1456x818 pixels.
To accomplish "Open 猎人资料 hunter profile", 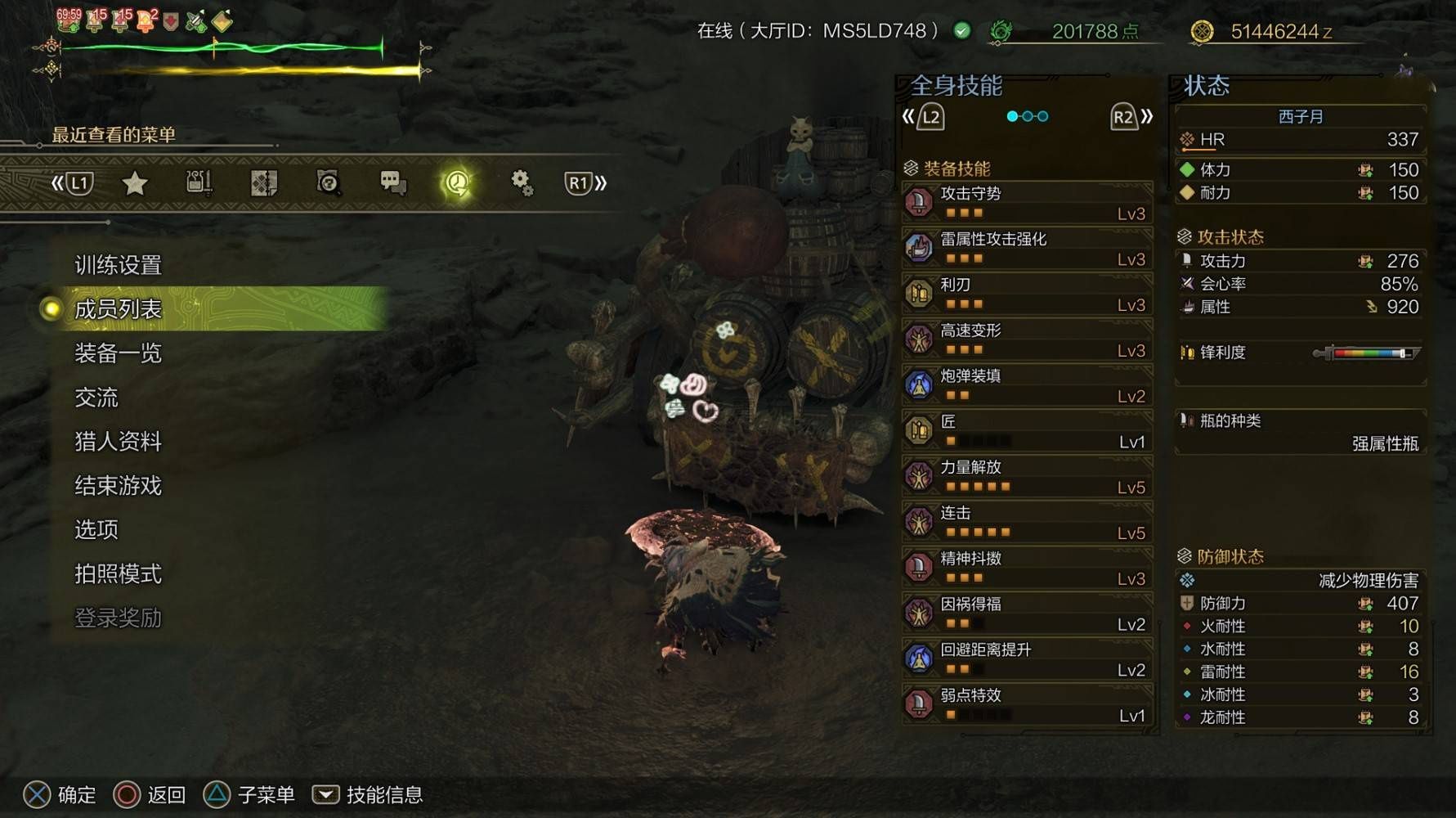I will 118,442.
